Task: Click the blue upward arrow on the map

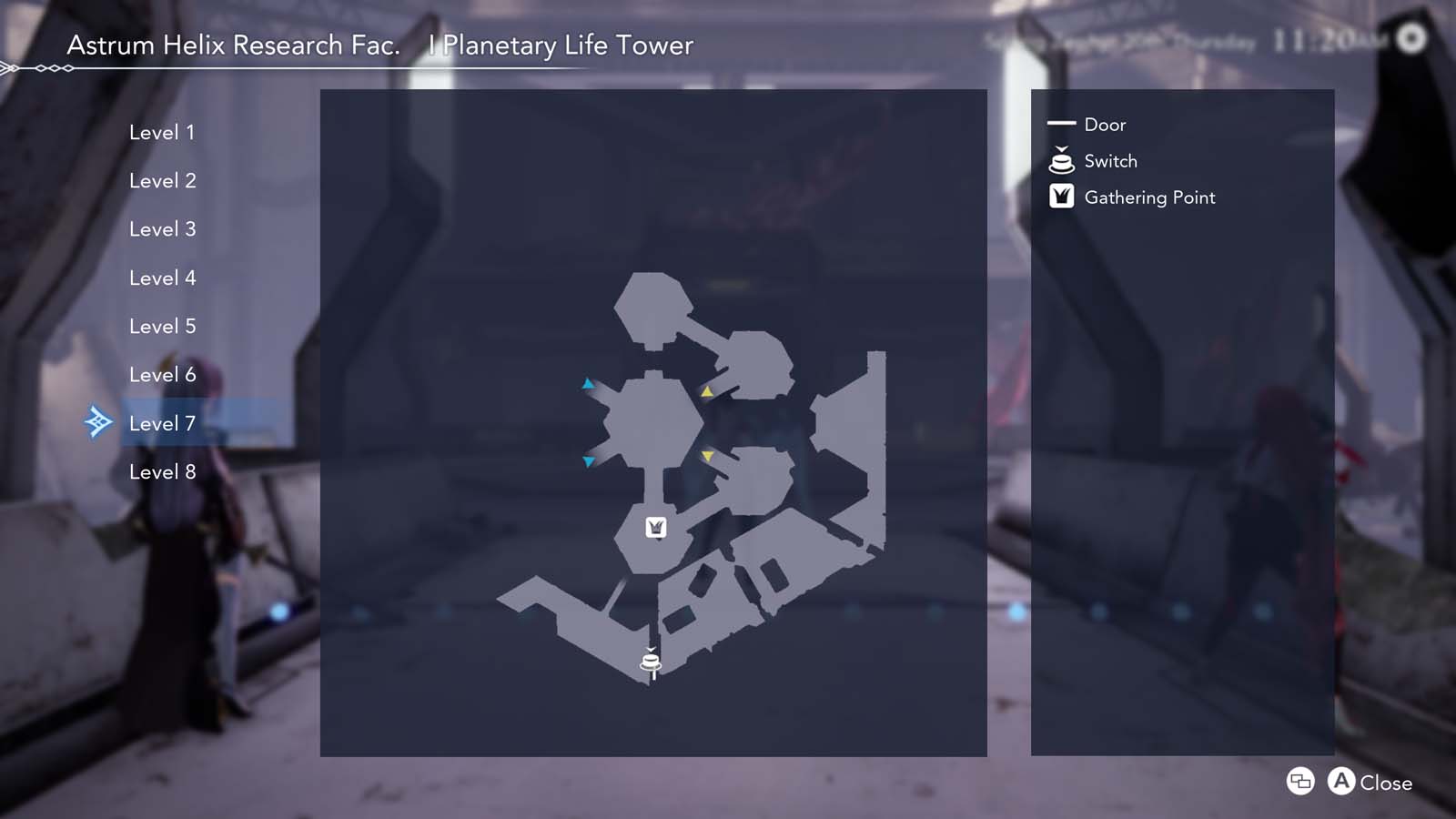Action: click(588, 383)
